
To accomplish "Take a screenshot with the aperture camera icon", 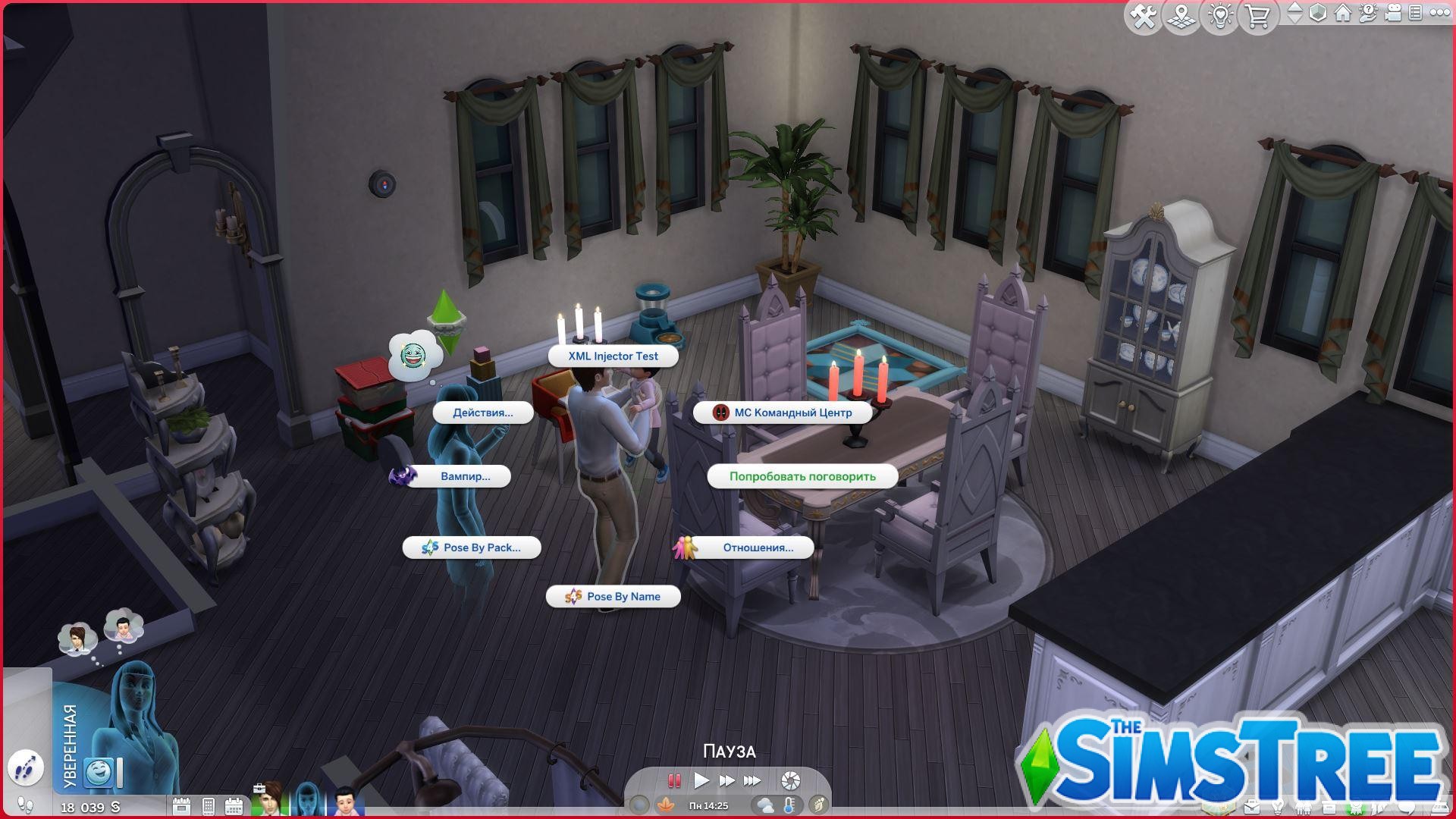I will 790,779.
